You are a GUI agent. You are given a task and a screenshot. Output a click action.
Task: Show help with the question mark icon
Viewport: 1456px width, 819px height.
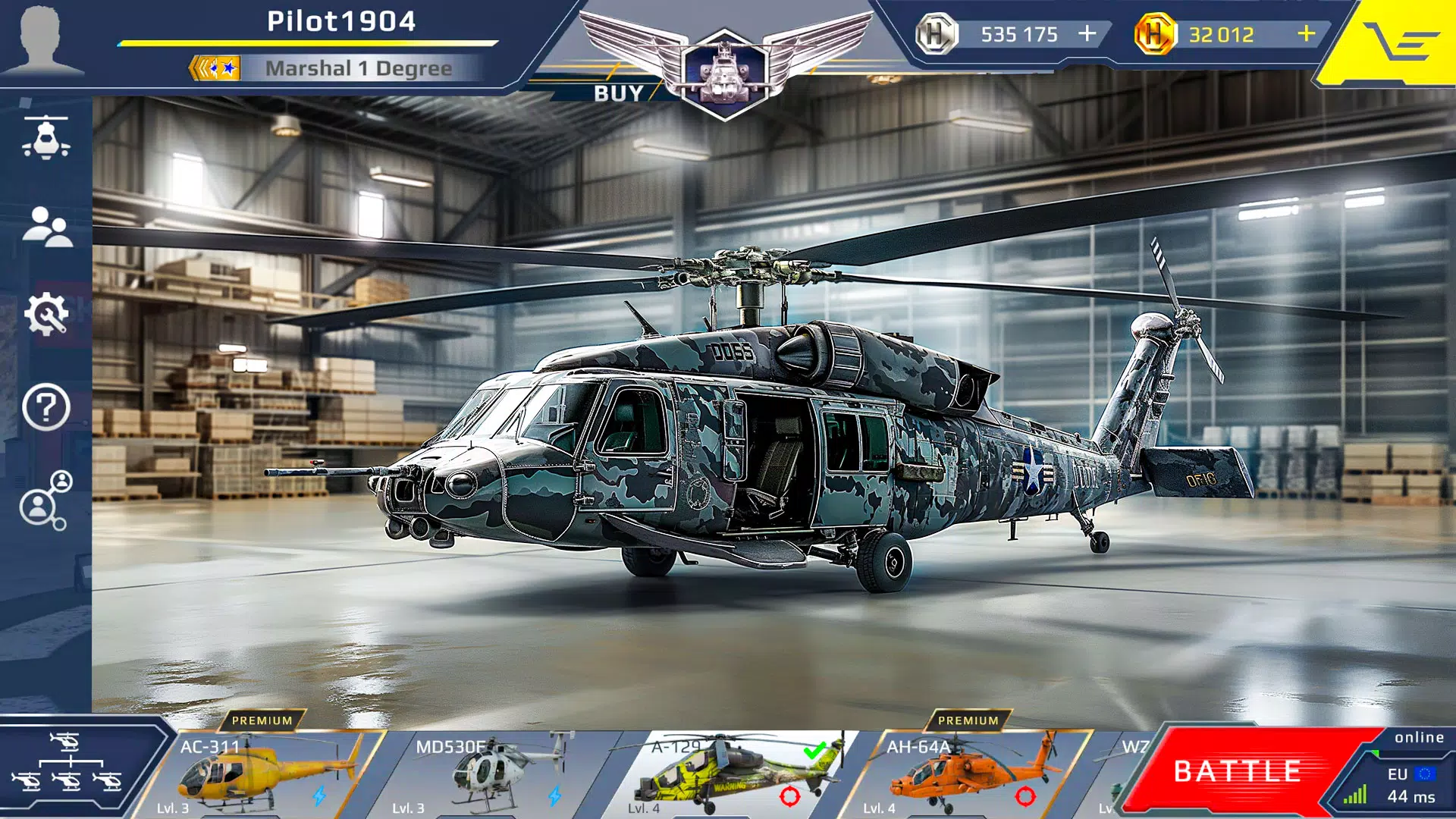click(46, 407)
